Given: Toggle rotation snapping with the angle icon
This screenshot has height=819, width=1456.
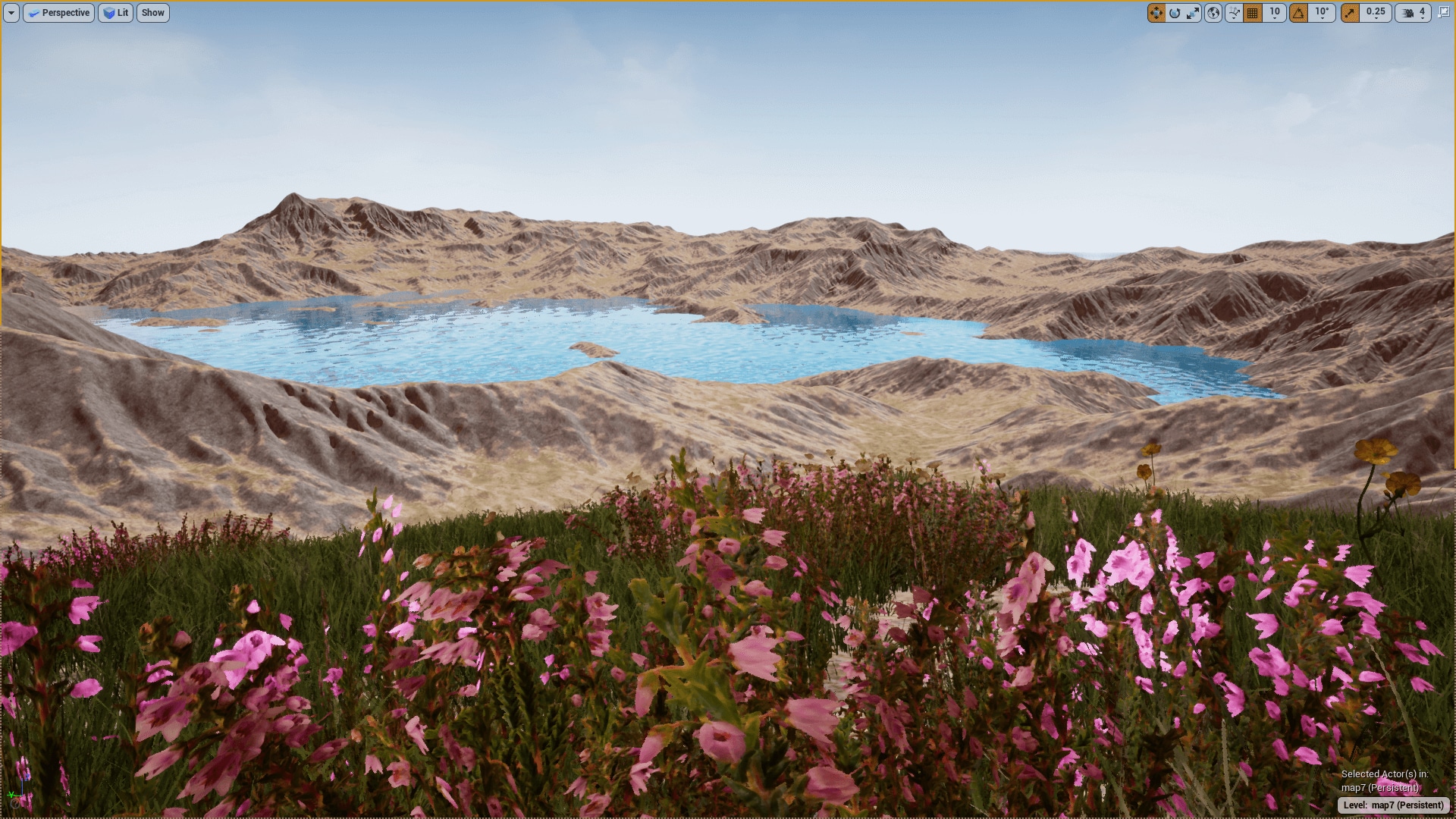Looking at the screenshot, I should (x=1298, y=13).
